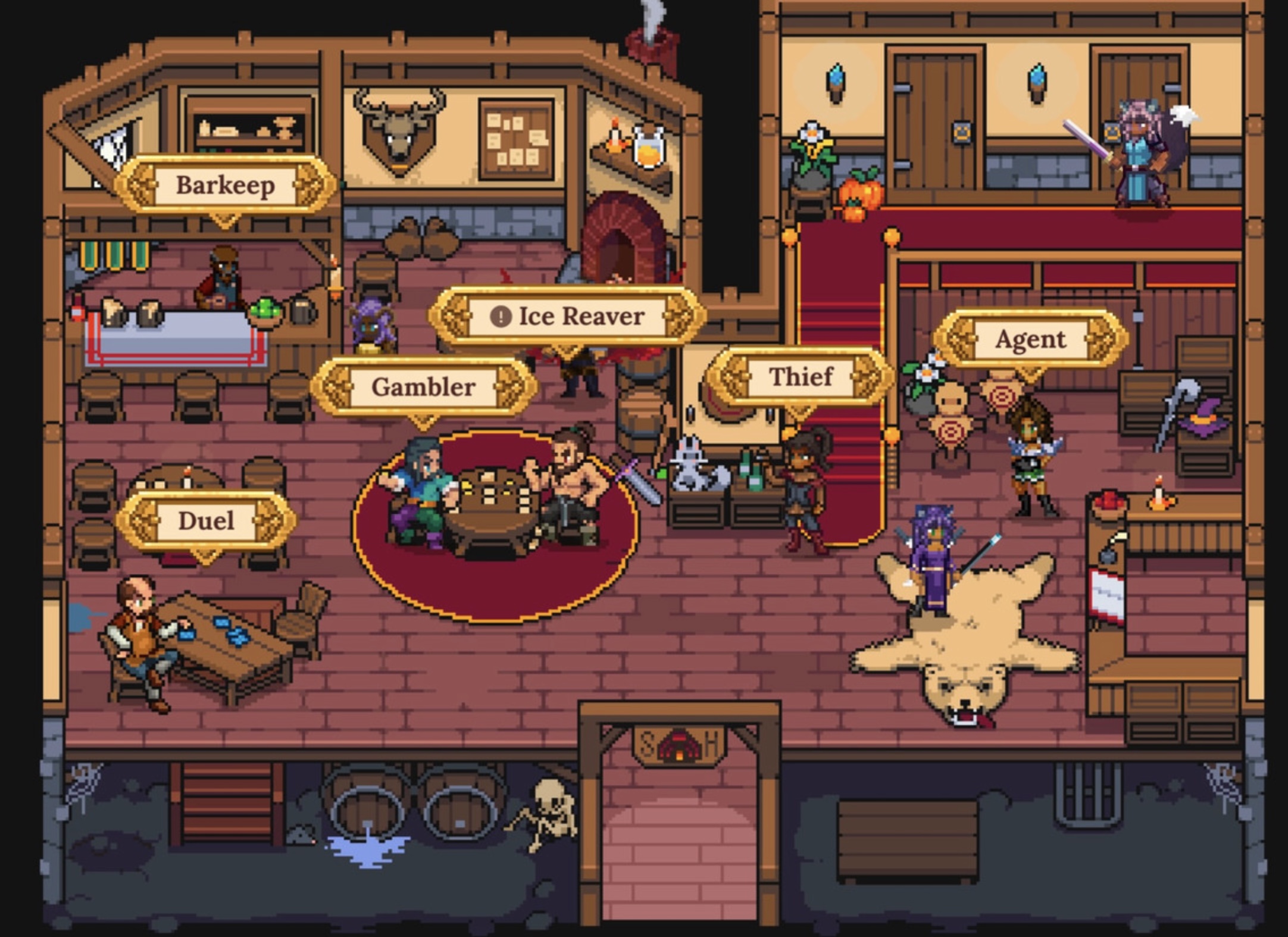Choose the Gambler label
The image size is (1288, 937).
(x=423, y=387)
